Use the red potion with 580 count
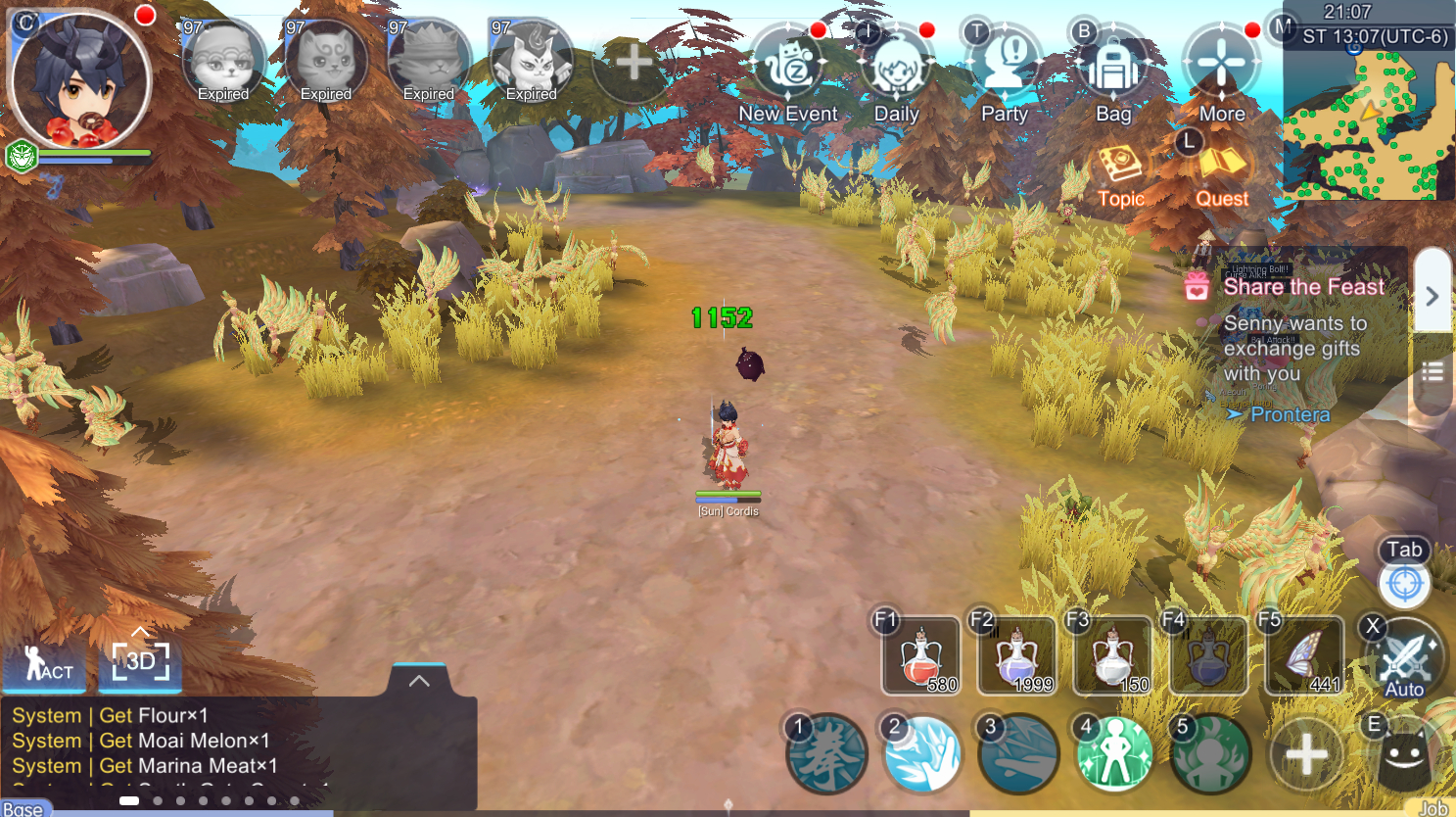The width and height of the screenshot is (1456, 817). (x=921, y=655)
